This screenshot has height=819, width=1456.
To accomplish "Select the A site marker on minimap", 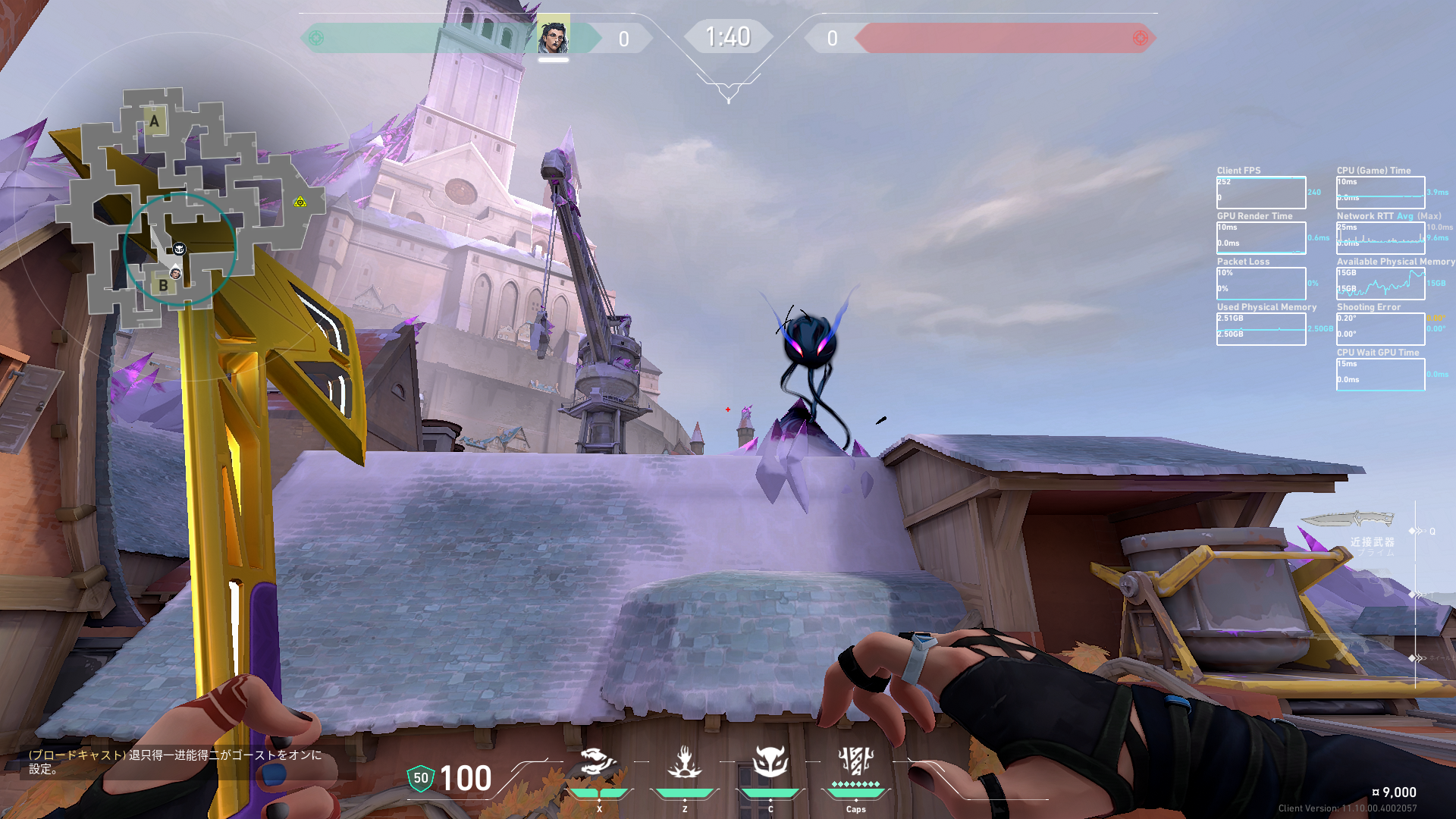I will (x=155, y=121).
